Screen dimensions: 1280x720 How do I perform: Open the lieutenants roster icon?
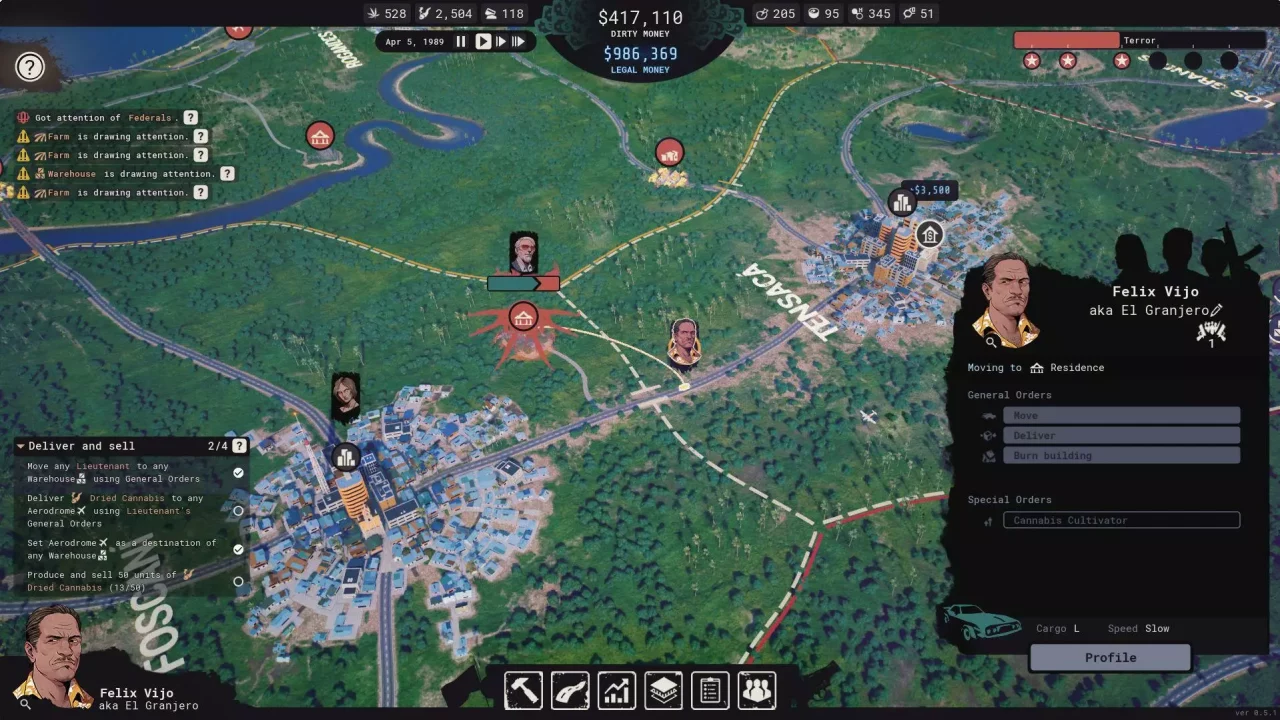[756, 690]
